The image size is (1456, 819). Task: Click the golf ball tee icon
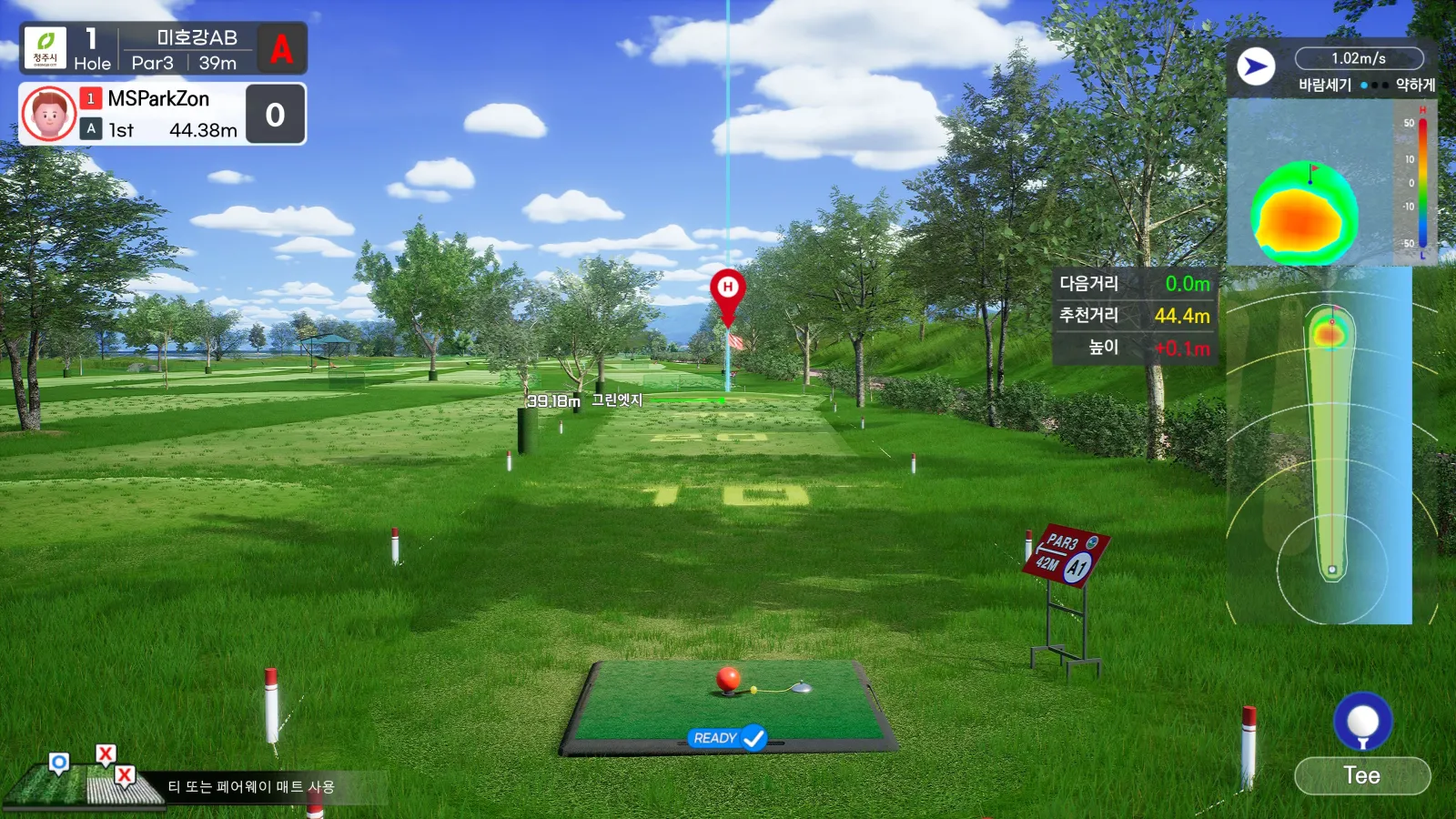(x=1362, y=722)
